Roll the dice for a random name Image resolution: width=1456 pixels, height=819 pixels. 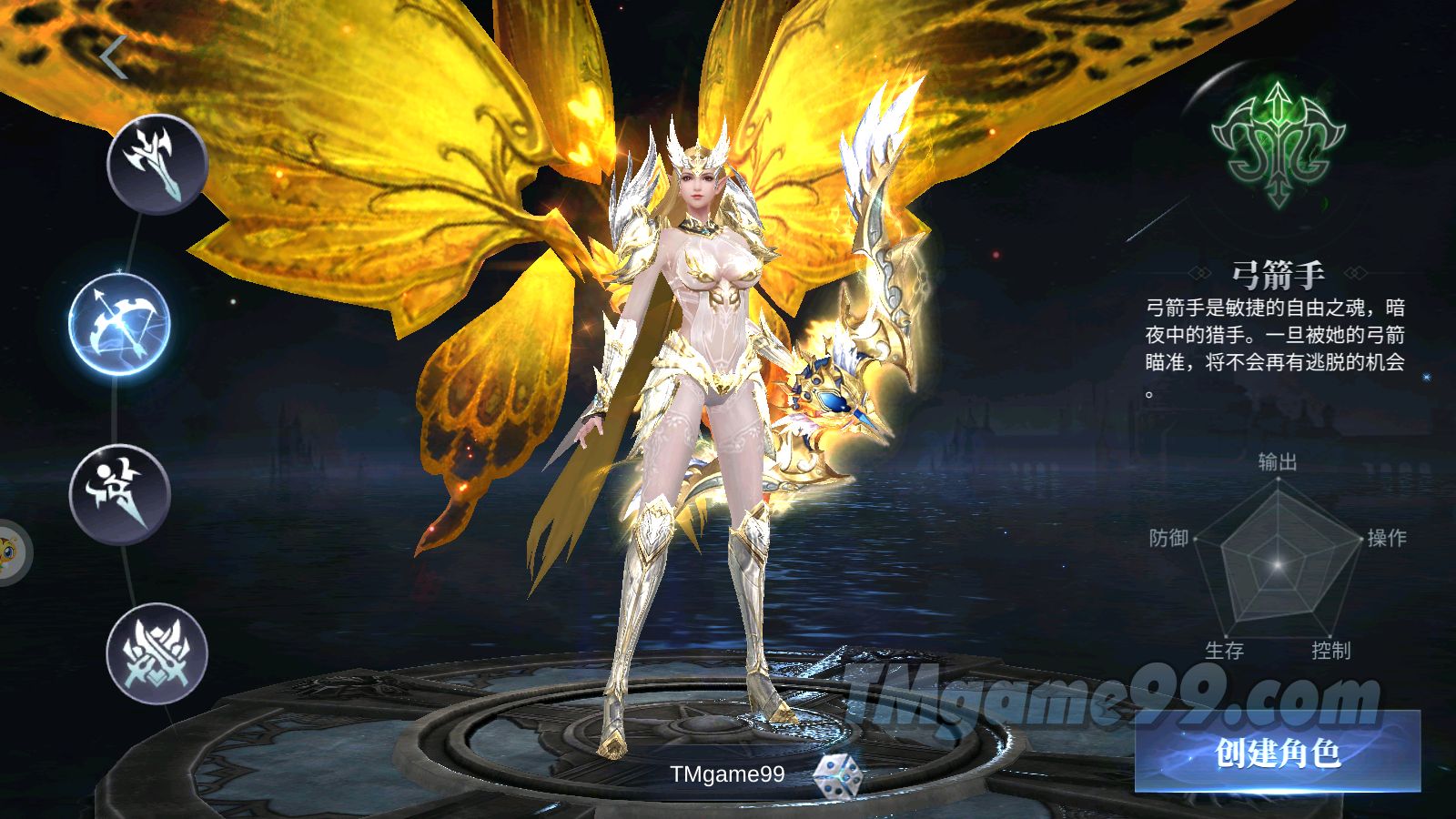837,775
